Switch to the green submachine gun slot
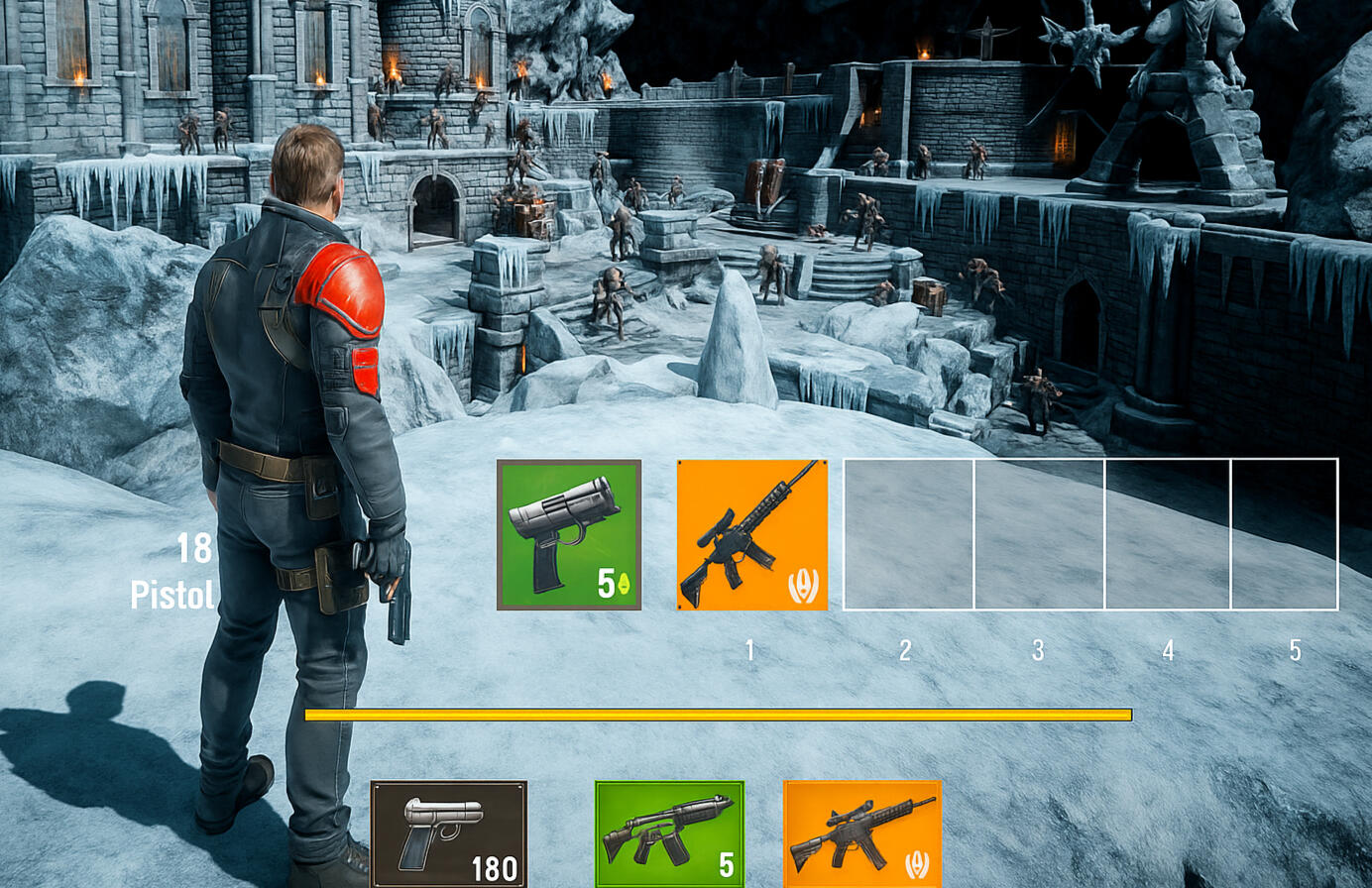The image size is (1372, 888). click(x=669, y=833)
